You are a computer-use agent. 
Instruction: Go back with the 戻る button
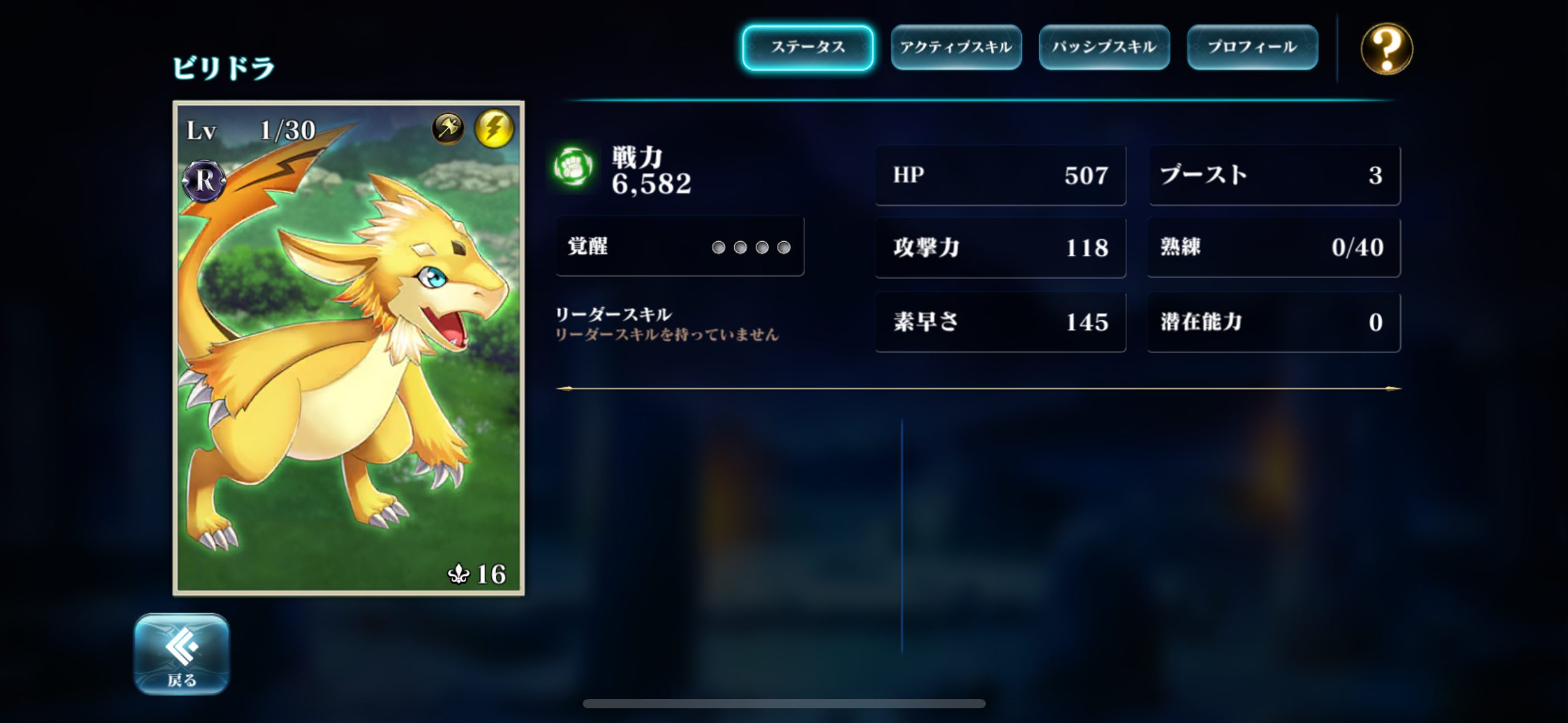[182, 654]
